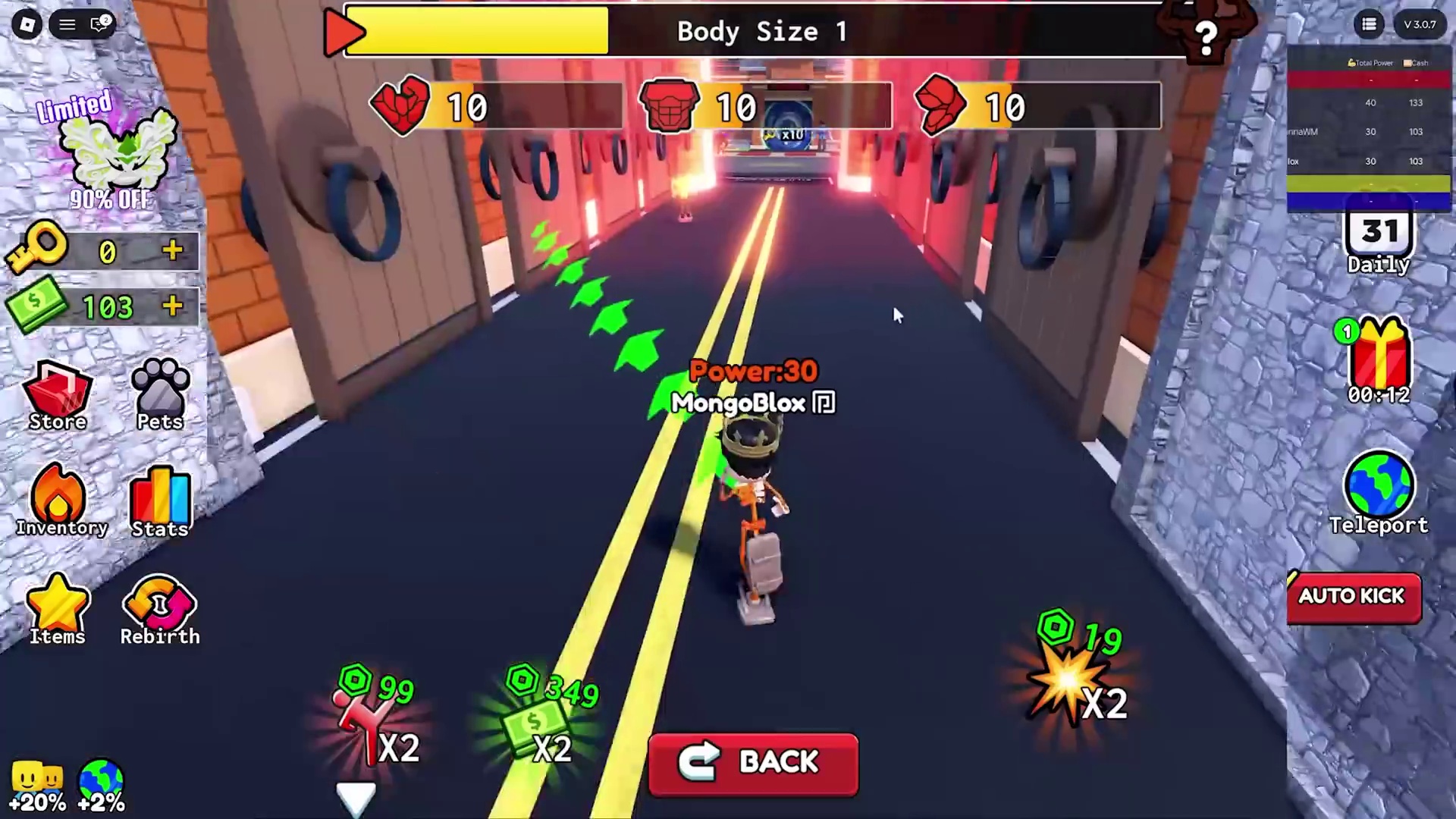
Task: Toggle the AUTO KICK button
Action: click(1354, 598)
